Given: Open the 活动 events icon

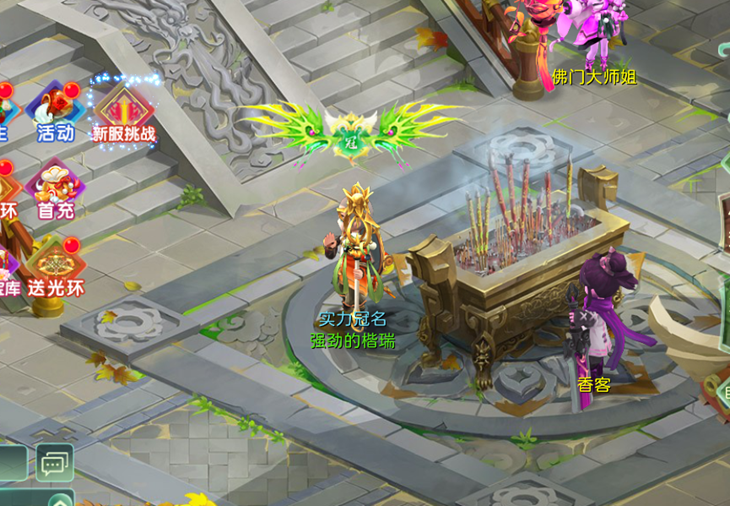Looking at the screenshot, I should tap(55, 111).
